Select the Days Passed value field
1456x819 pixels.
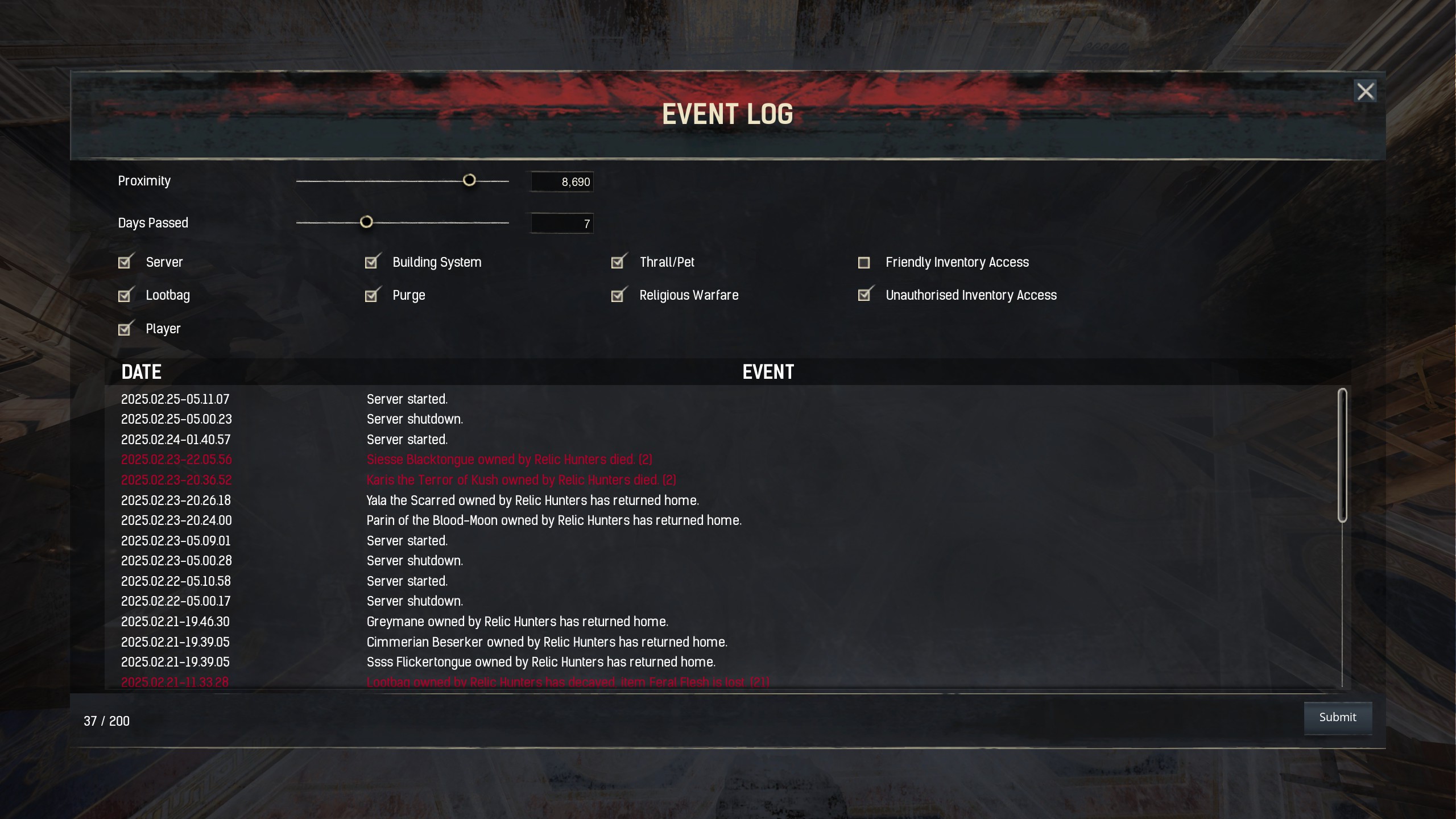[x=562, y=223]
